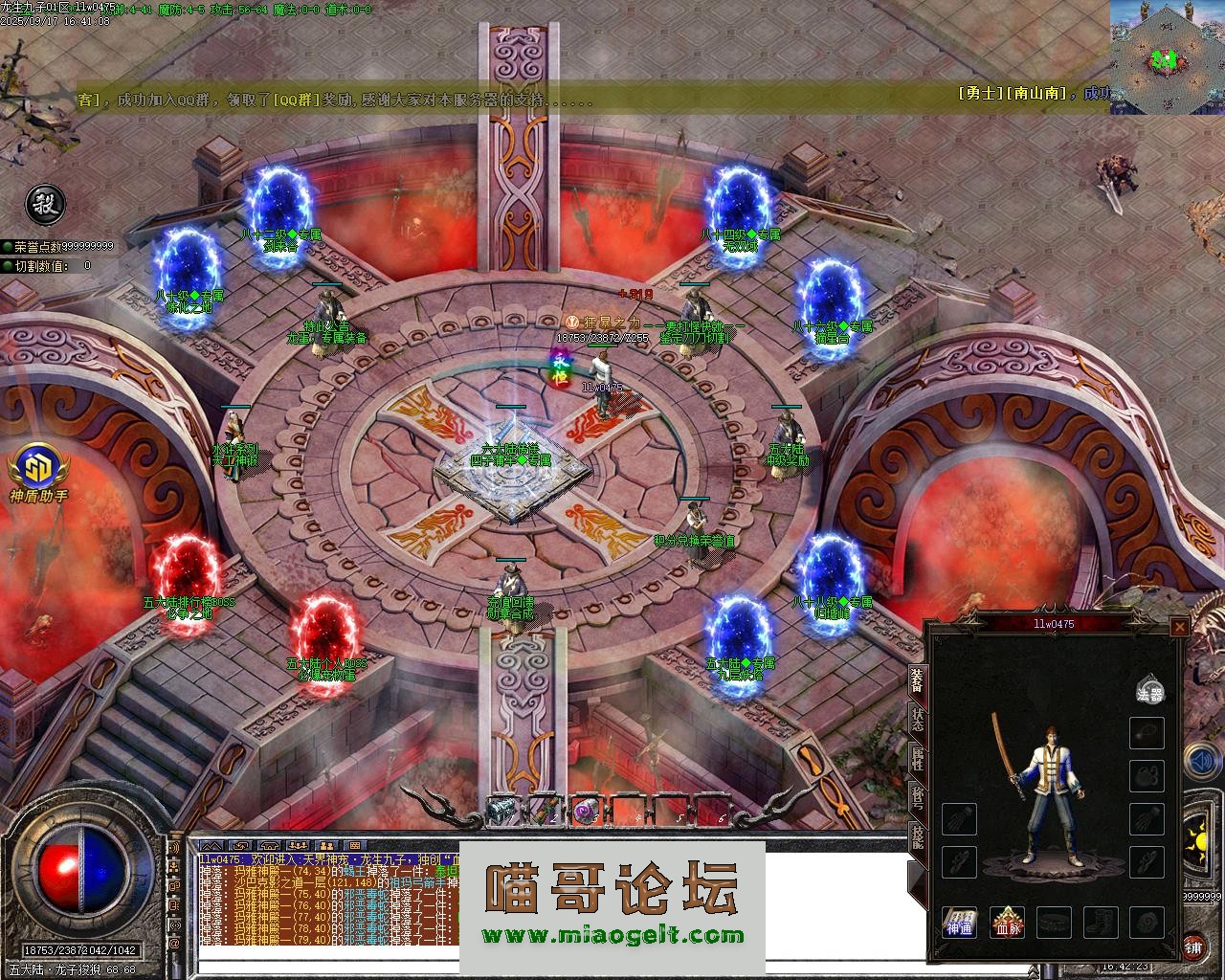Open the 神盾助手 assistant
Viewport: 1225px width, 980px height.
(39, 472)
